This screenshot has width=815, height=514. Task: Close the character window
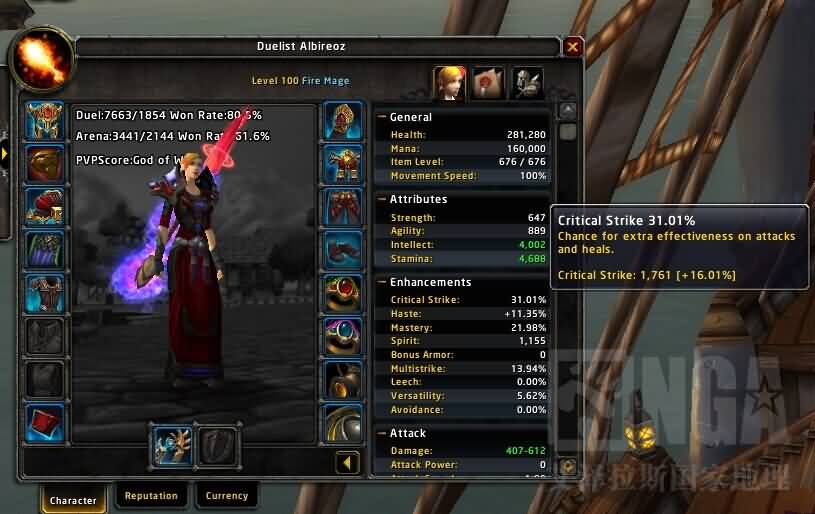click(x=572, y=46)
